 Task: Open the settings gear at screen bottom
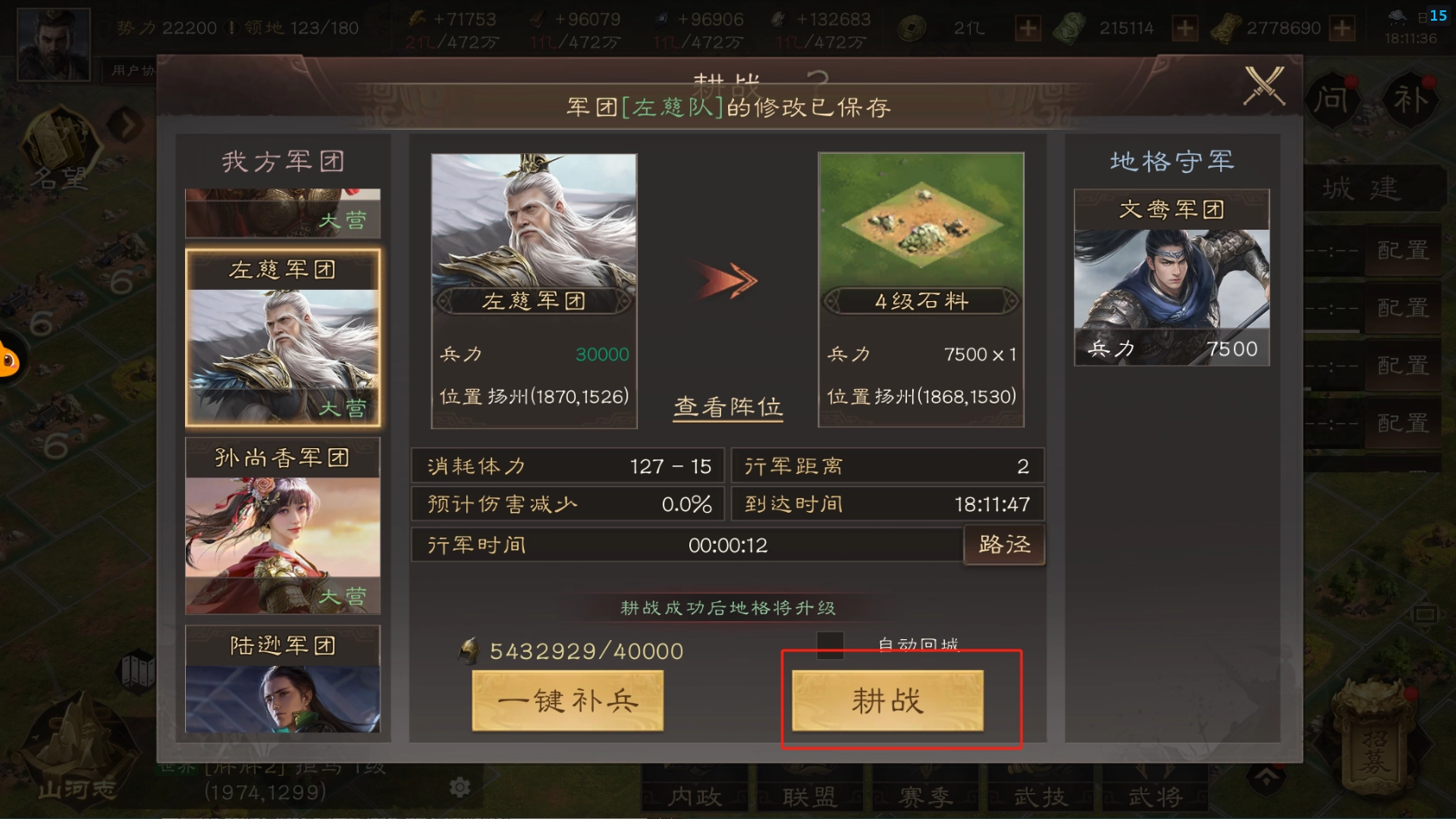(x=459, y=785)
